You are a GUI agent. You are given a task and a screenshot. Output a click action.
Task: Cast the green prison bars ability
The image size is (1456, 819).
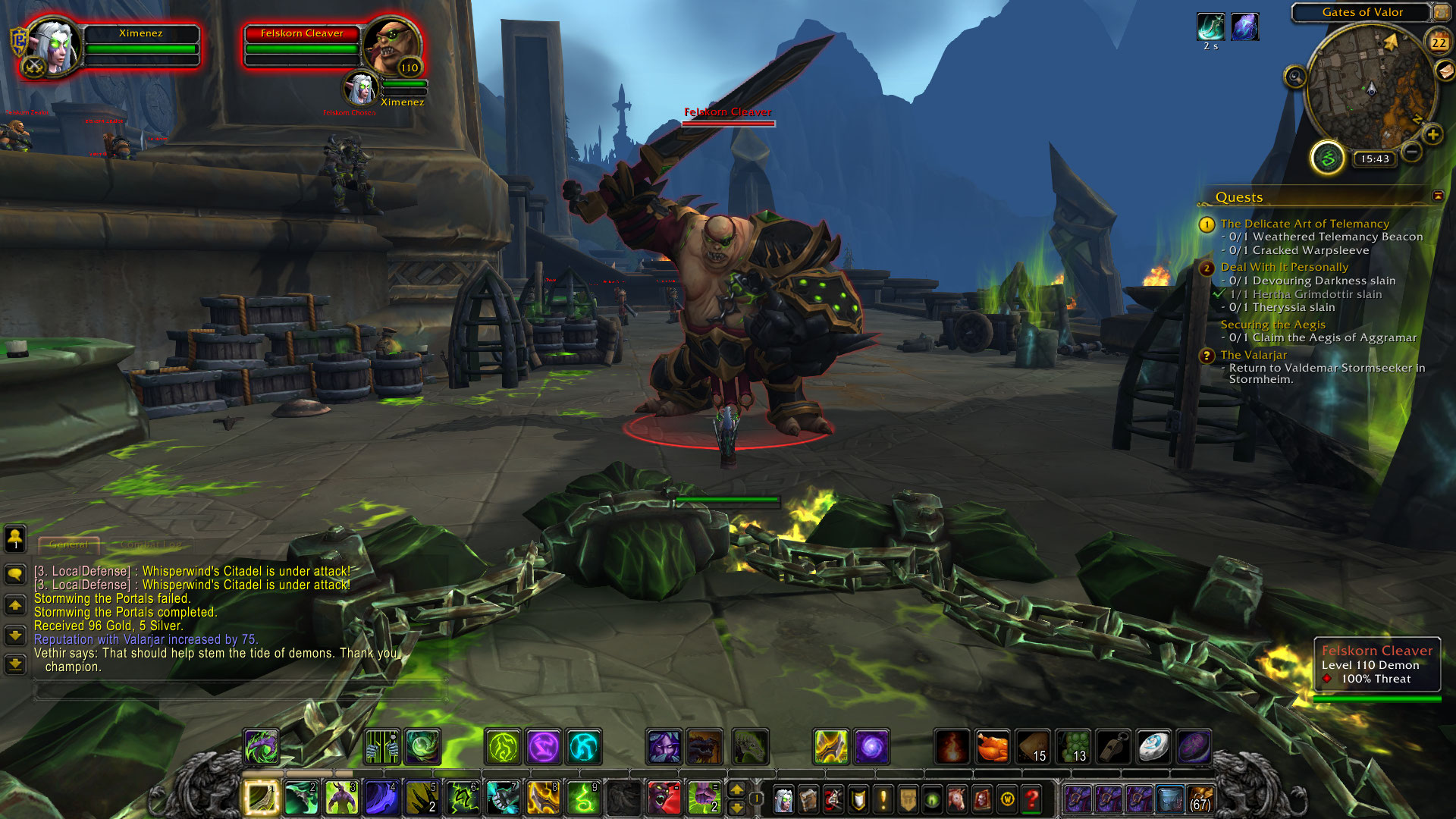pyautogui.click(x=382, y=747)
